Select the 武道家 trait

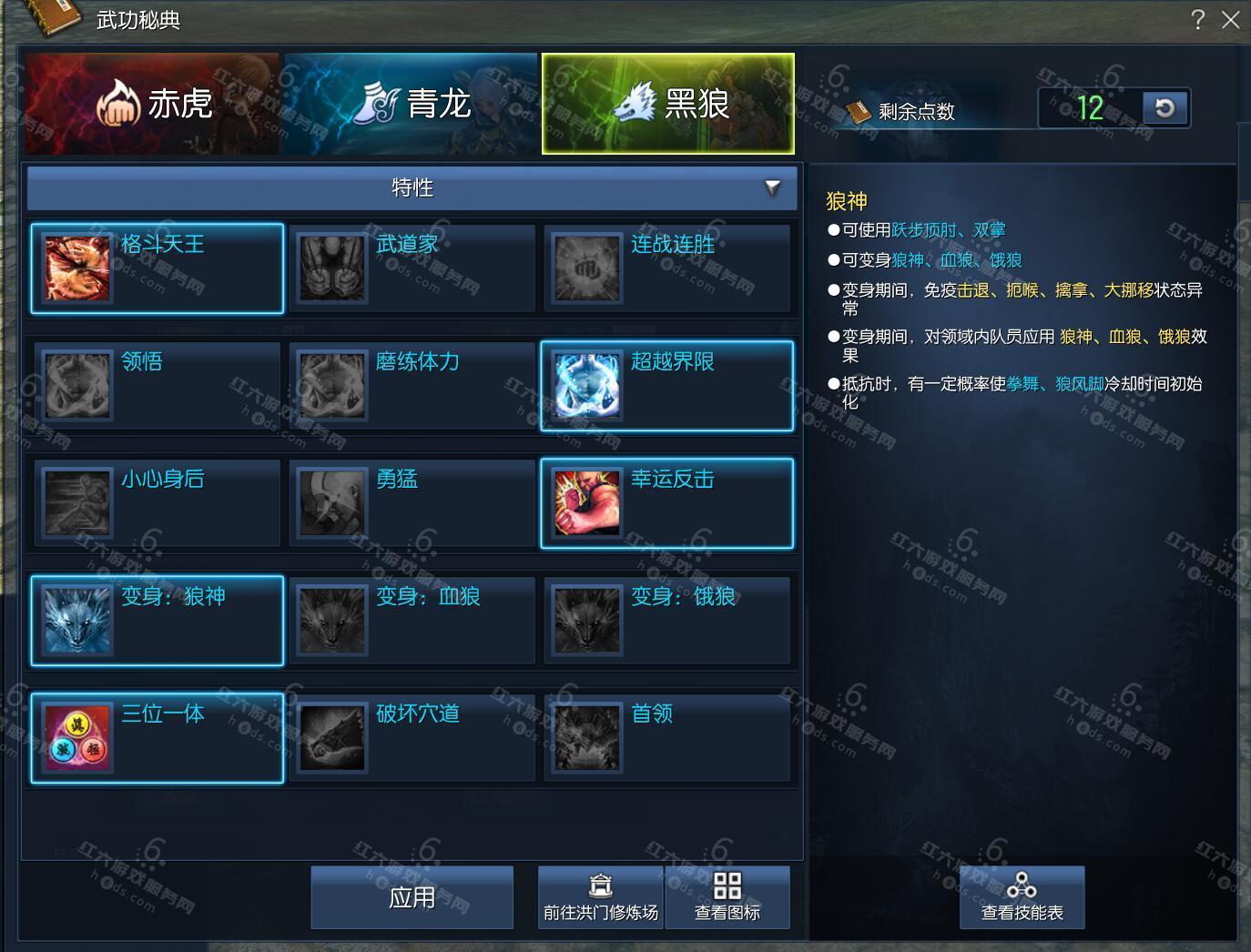click(412, 268)
